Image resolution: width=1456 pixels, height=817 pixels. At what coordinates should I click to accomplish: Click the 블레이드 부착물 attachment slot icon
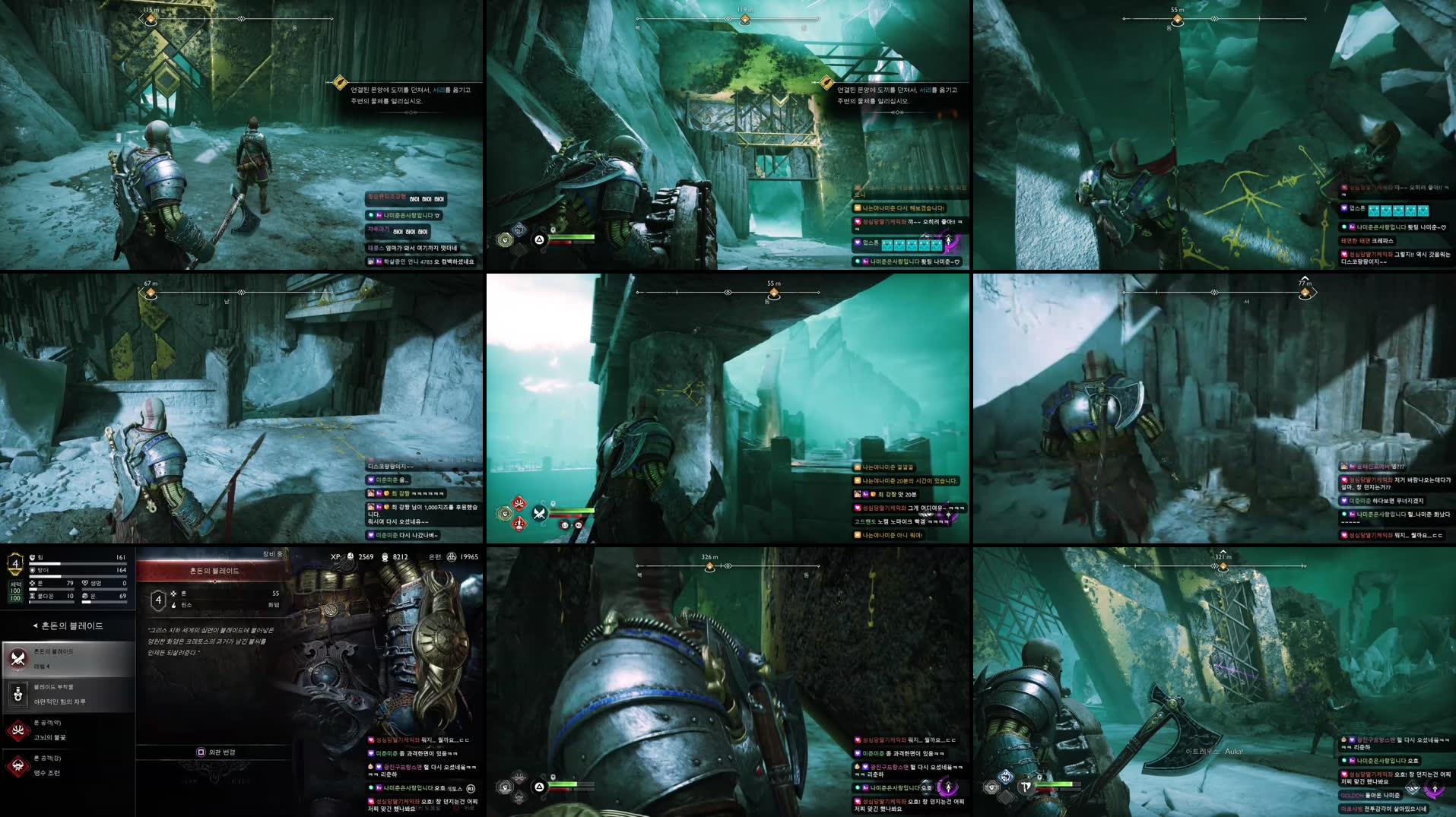(17, 695)
